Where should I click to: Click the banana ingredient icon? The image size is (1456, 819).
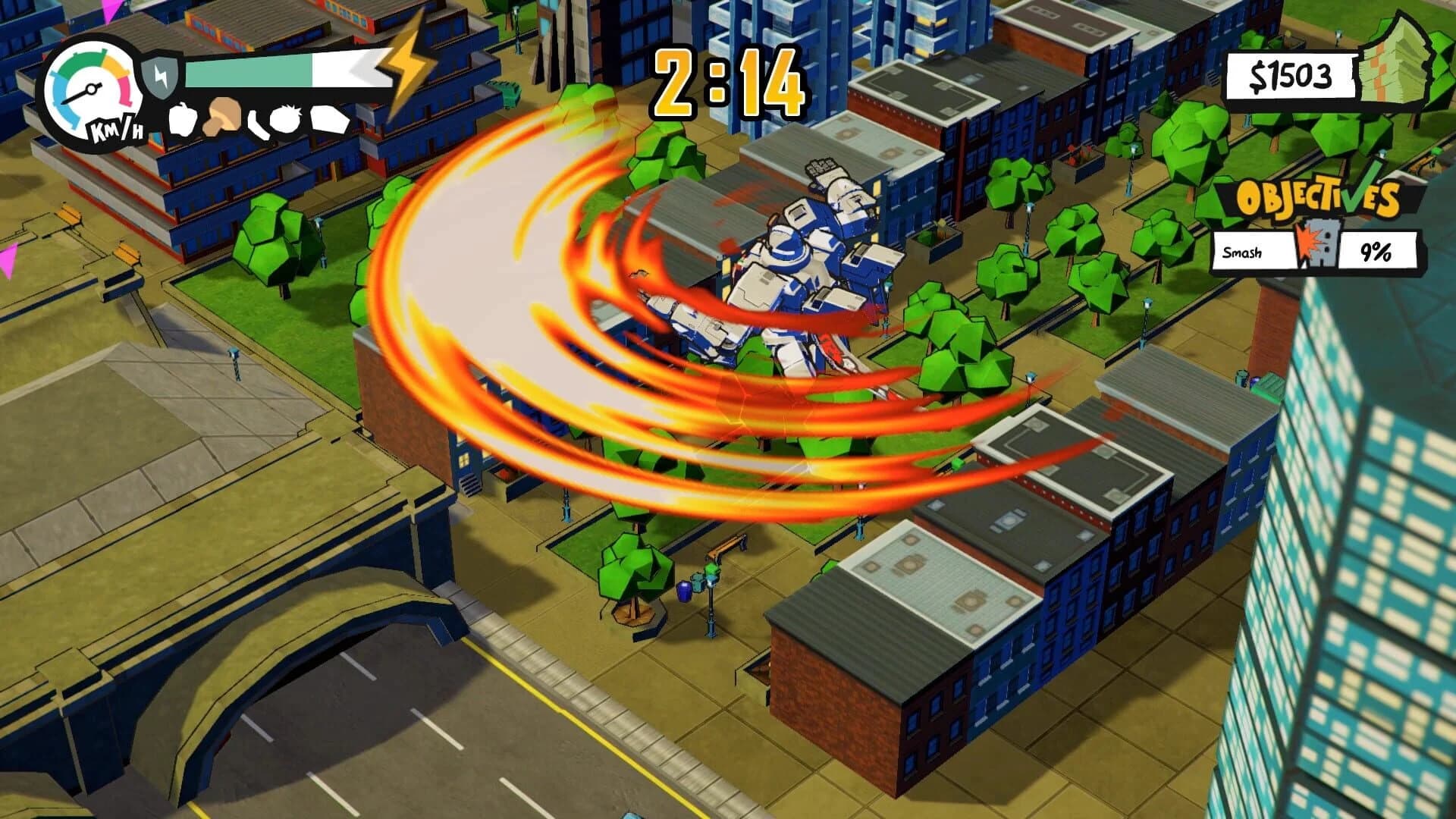click(258, 124)
